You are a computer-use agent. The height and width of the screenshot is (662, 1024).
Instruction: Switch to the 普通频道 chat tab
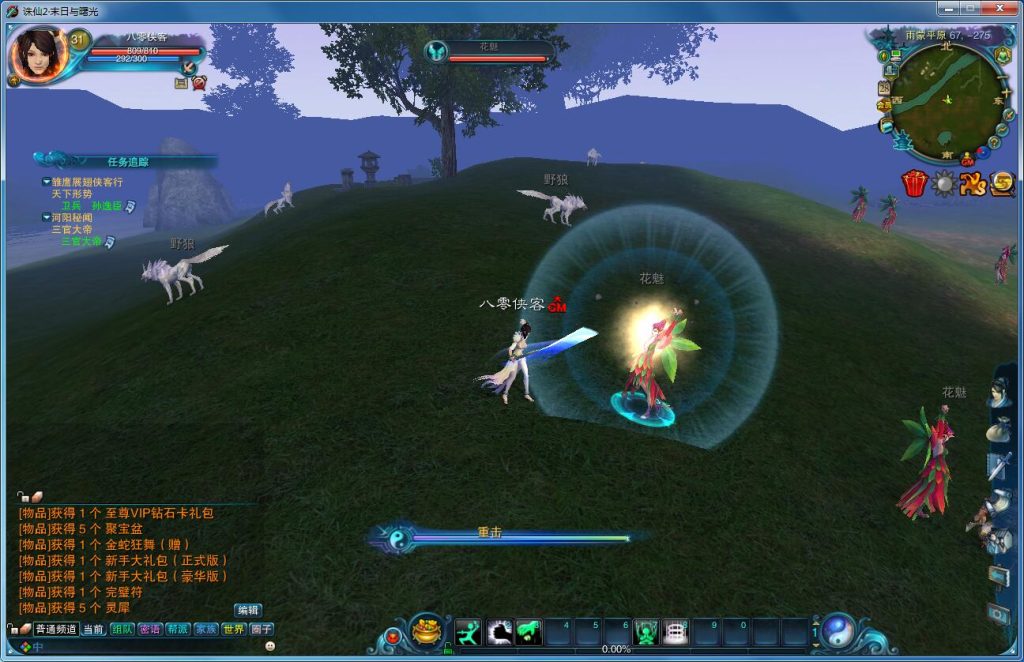click(x=56, y=629)
